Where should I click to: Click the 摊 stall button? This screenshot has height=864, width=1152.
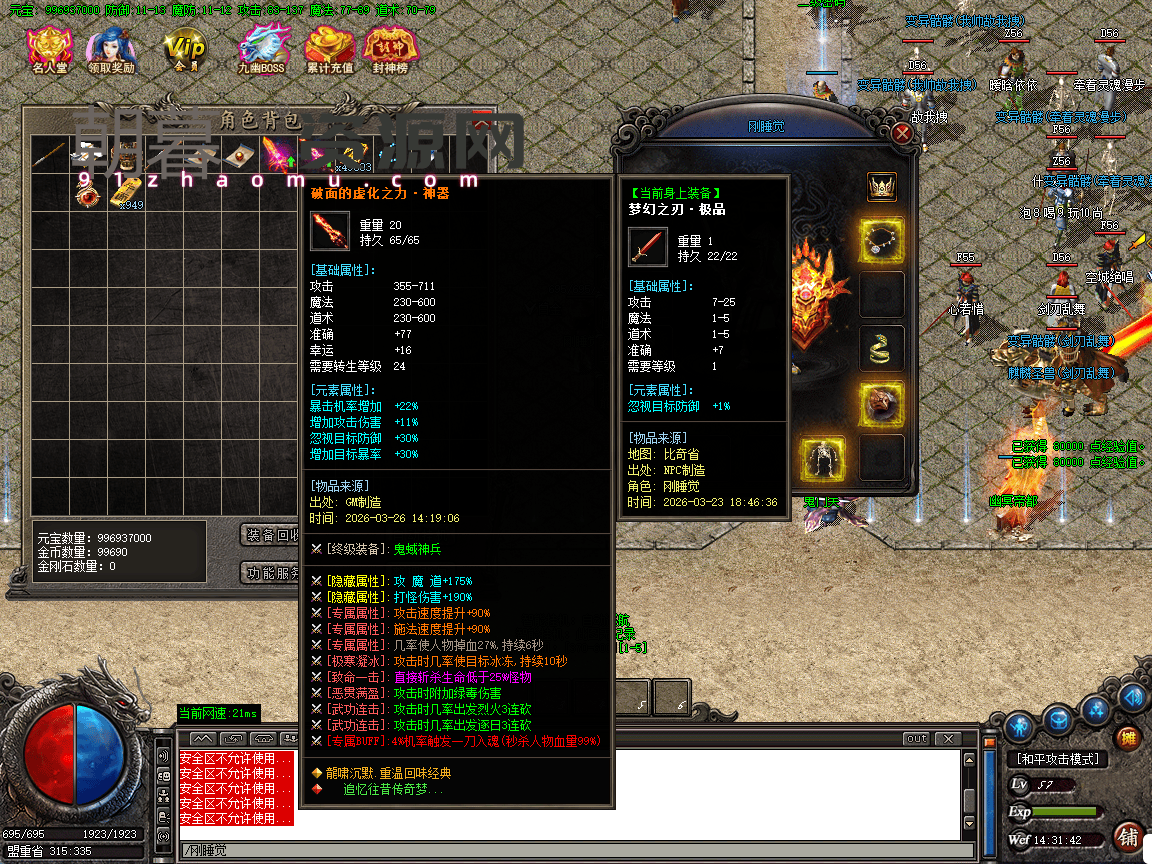pos(1129,738)
